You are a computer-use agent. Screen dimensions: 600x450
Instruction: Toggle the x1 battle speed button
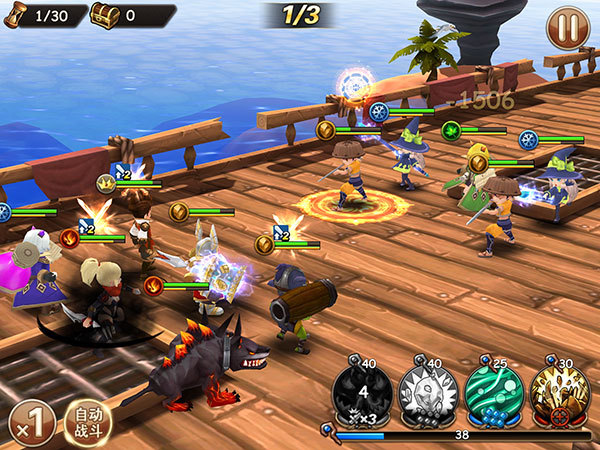(29, 423)
